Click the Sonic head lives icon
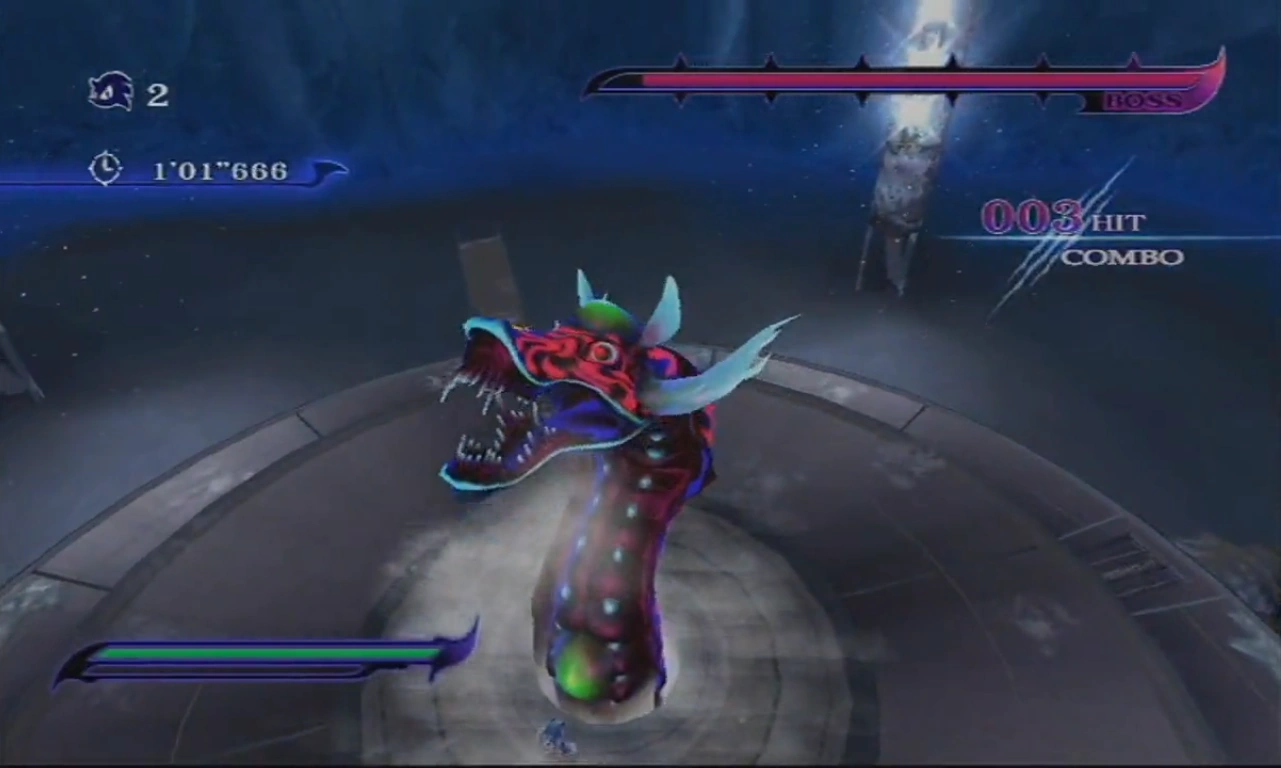This screenshot has height=768, width=1281. [110, 92]
